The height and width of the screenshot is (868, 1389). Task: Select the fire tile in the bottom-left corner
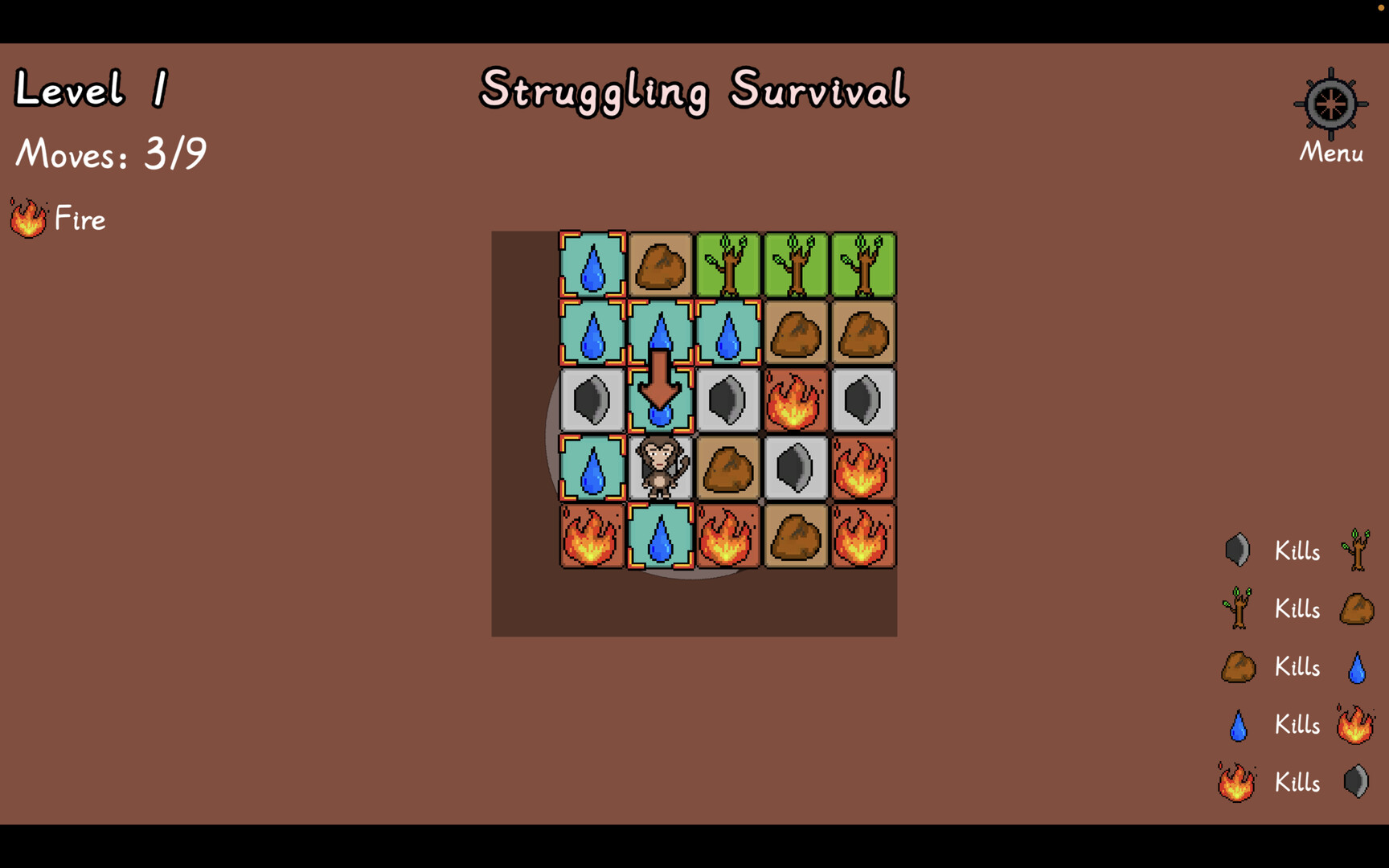click(592, 535)
